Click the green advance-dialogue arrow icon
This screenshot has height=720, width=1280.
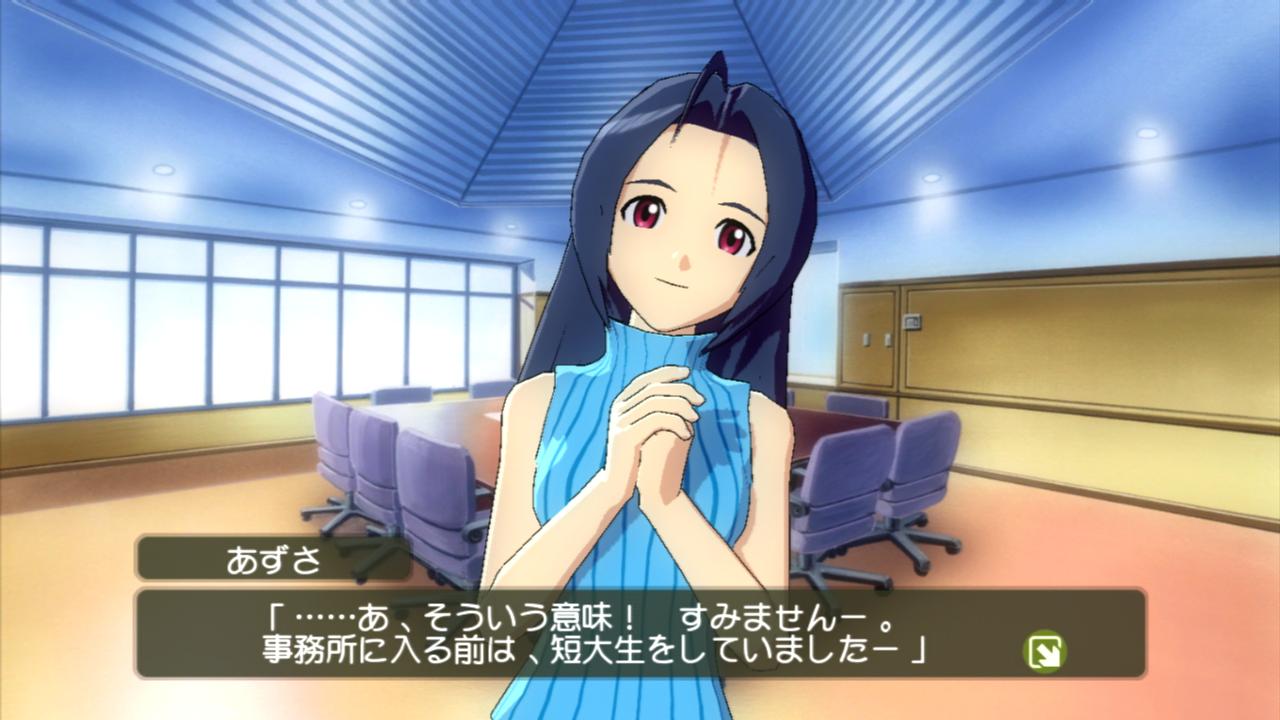(x=1045, y=652)
